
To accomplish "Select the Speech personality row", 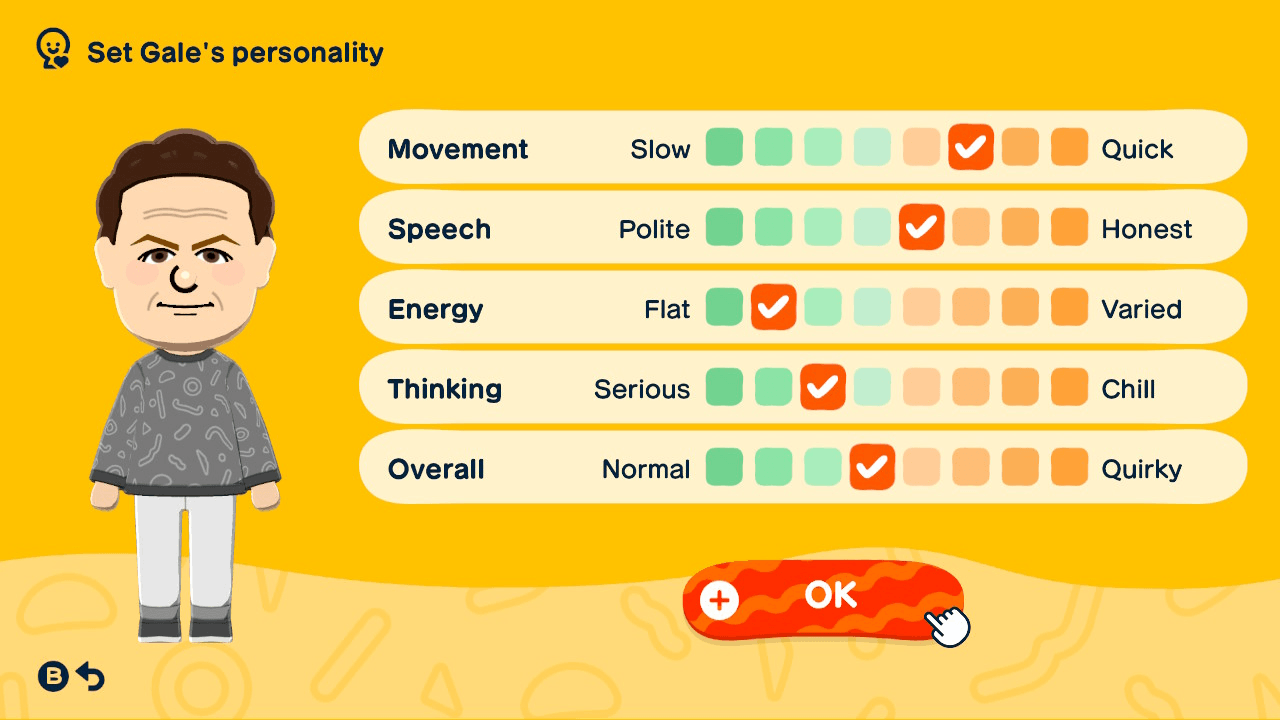I will tap(440, 228).
